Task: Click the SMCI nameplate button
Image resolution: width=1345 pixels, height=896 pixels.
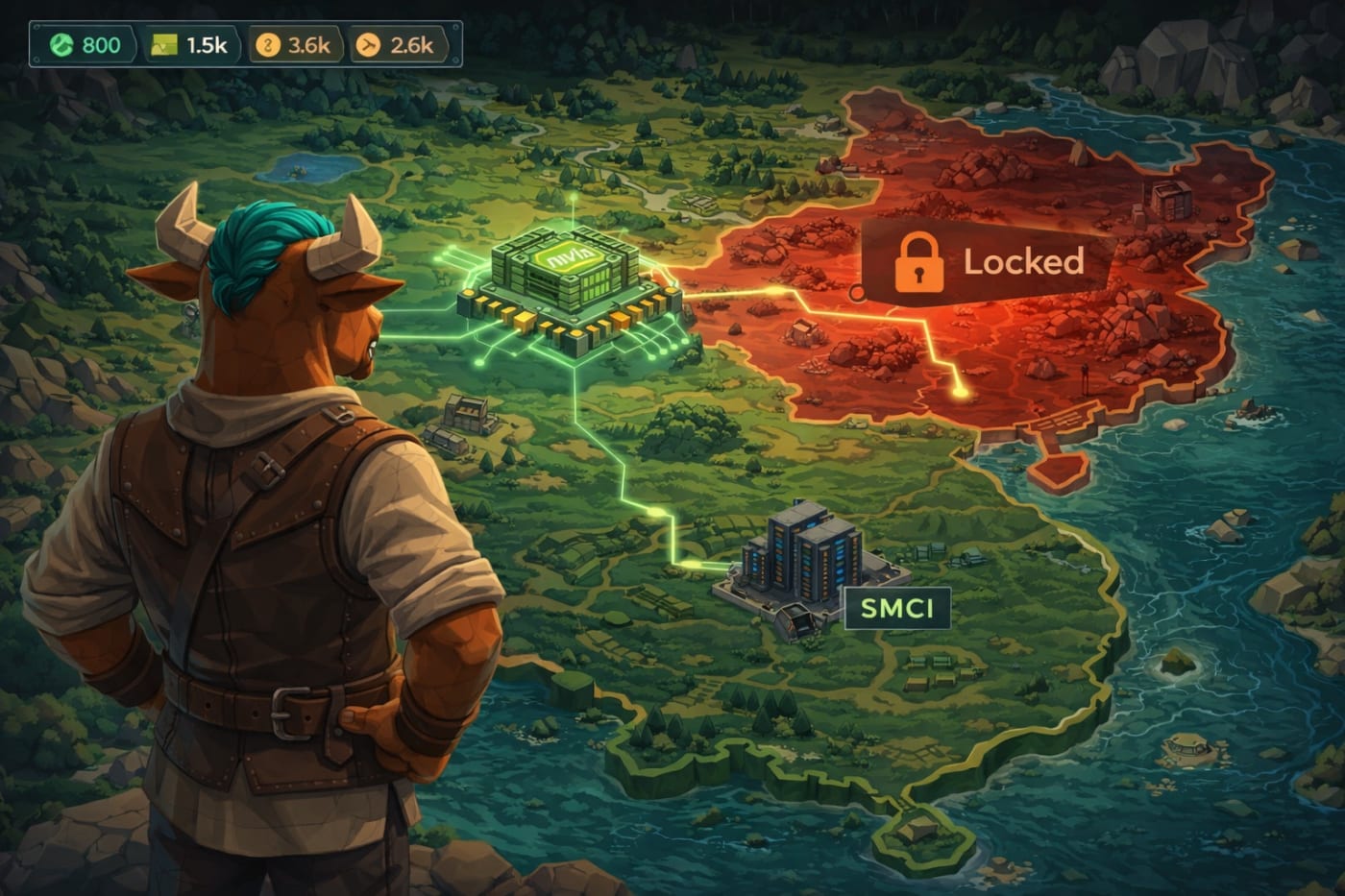Action: click(896, 606)
